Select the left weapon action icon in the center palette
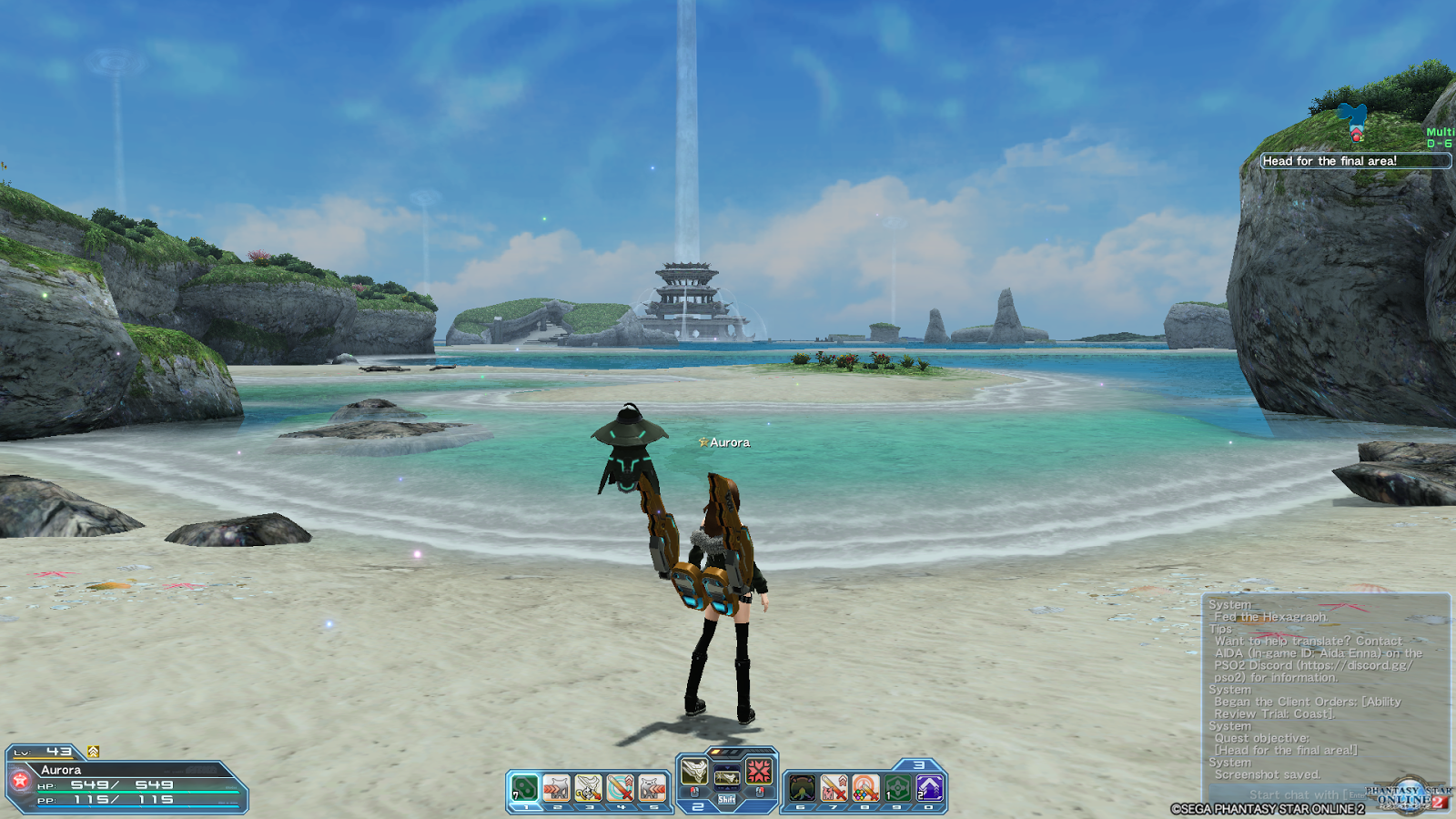Image resolution: width=1456 pixels, height=819 pixels. (694, 773)
